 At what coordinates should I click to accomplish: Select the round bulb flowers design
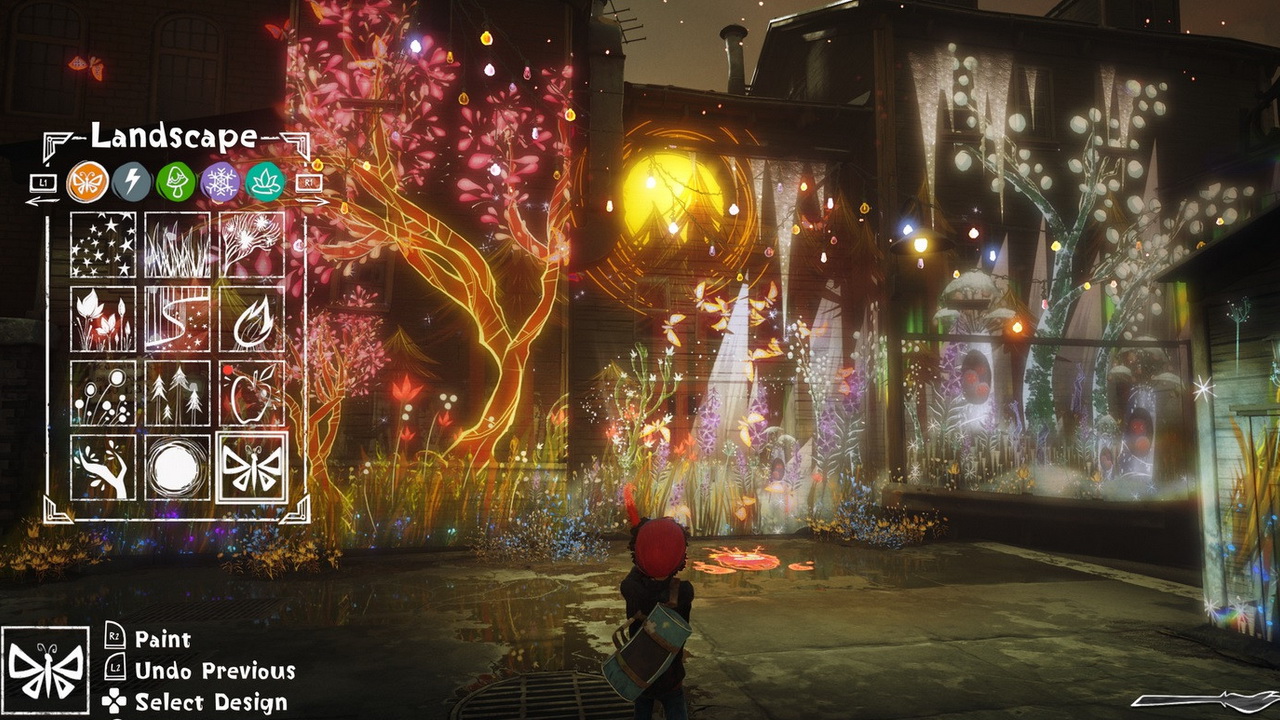click(103, 393)
